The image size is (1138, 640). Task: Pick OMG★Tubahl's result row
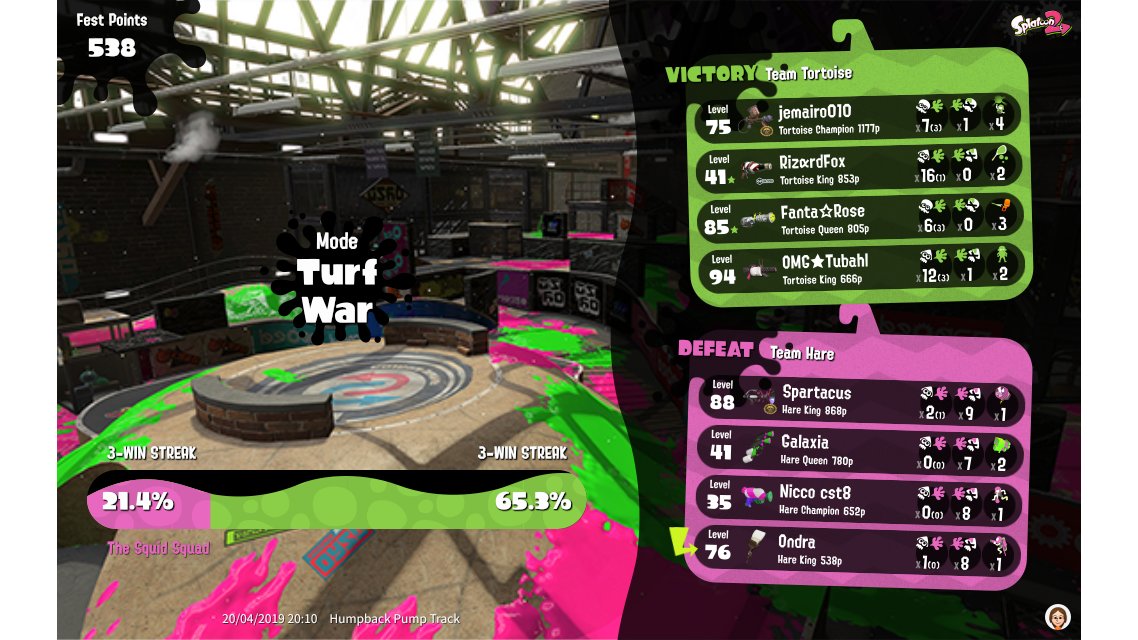(x=858, y=267)
